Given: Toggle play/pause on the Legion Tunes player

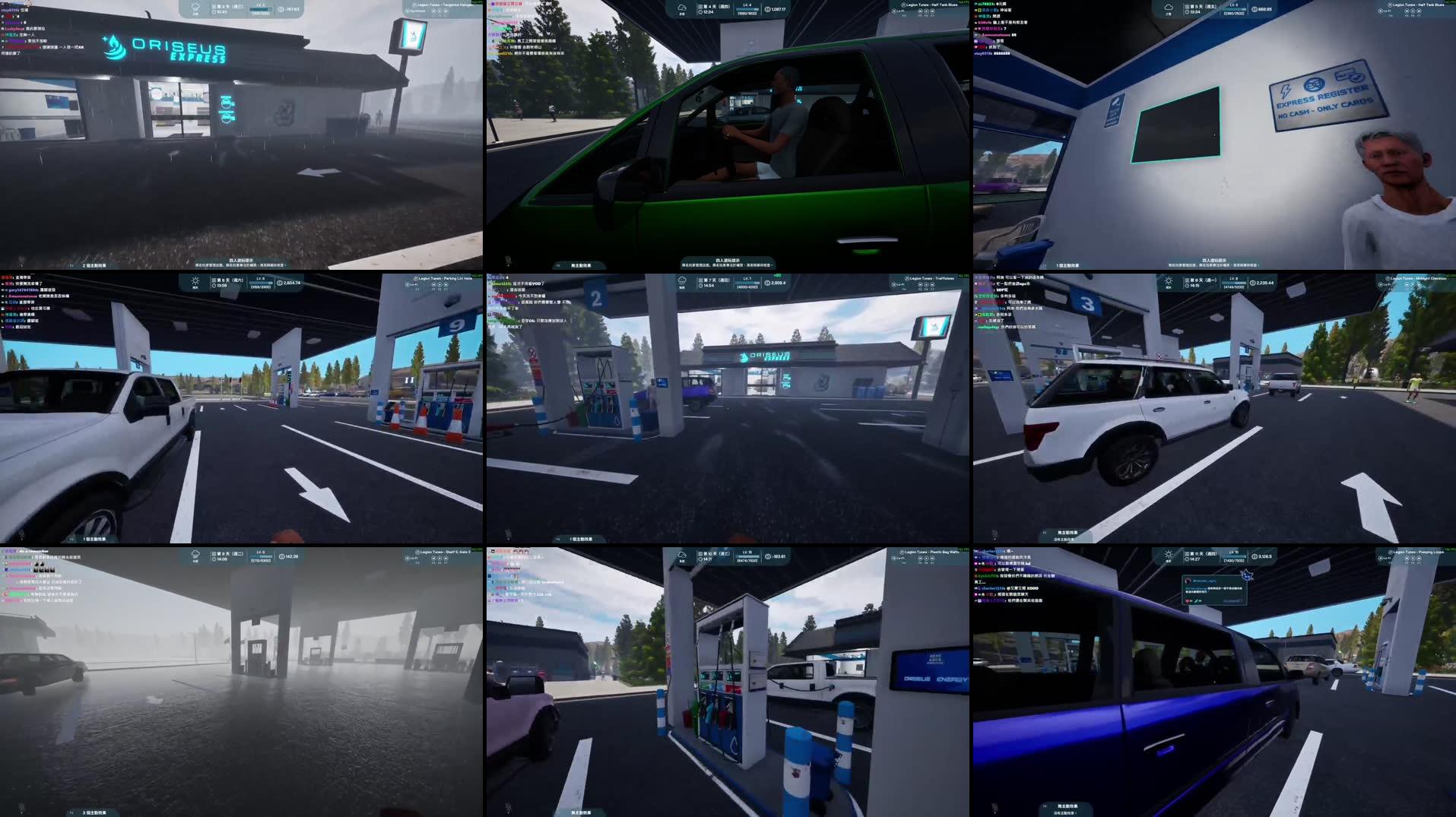Looking at the screenshot, I should (x=1413, y=559).
